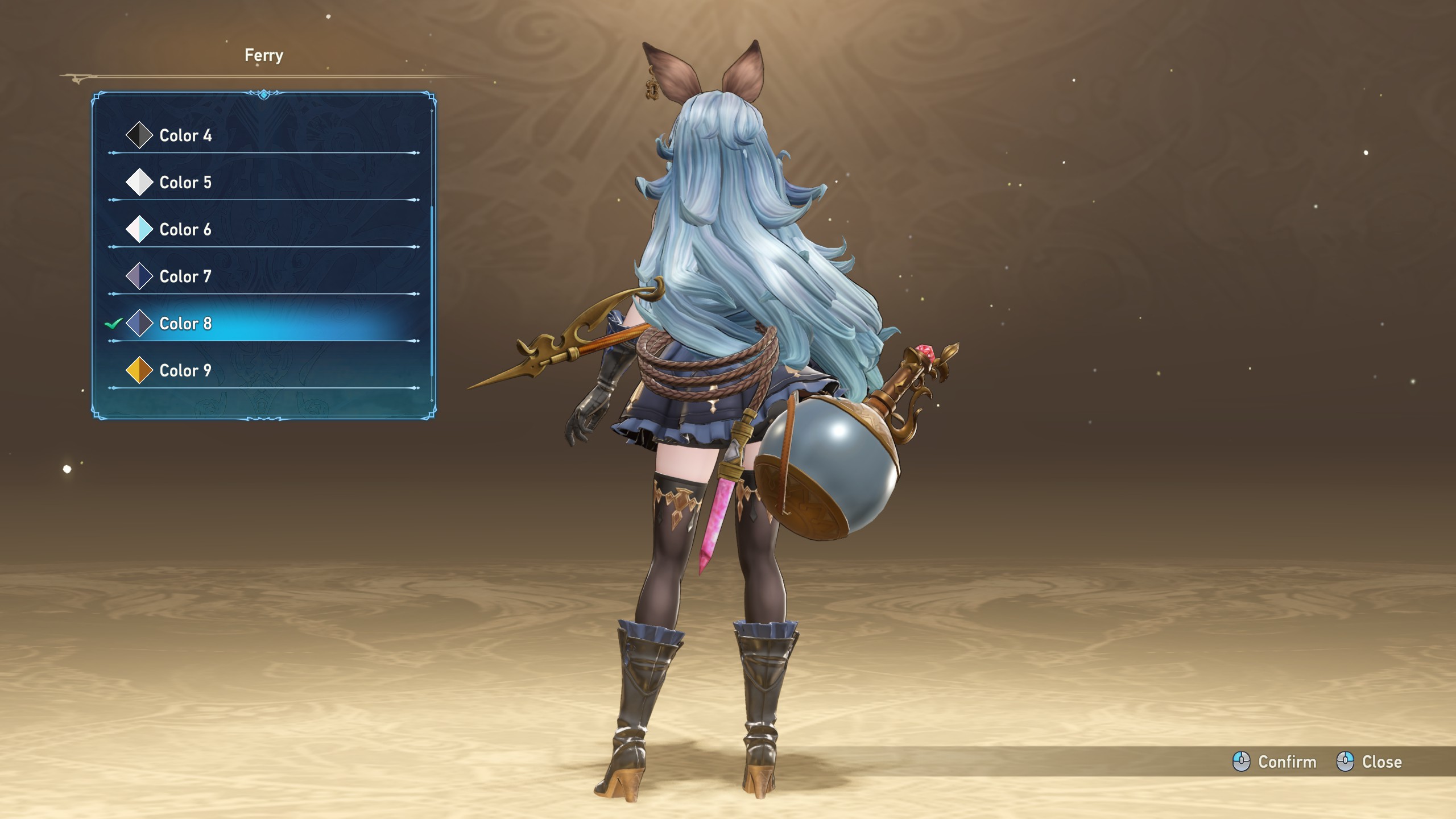Click the Confirm button
Viewport: 1456px width, 819px height.
coord(1275,762)
